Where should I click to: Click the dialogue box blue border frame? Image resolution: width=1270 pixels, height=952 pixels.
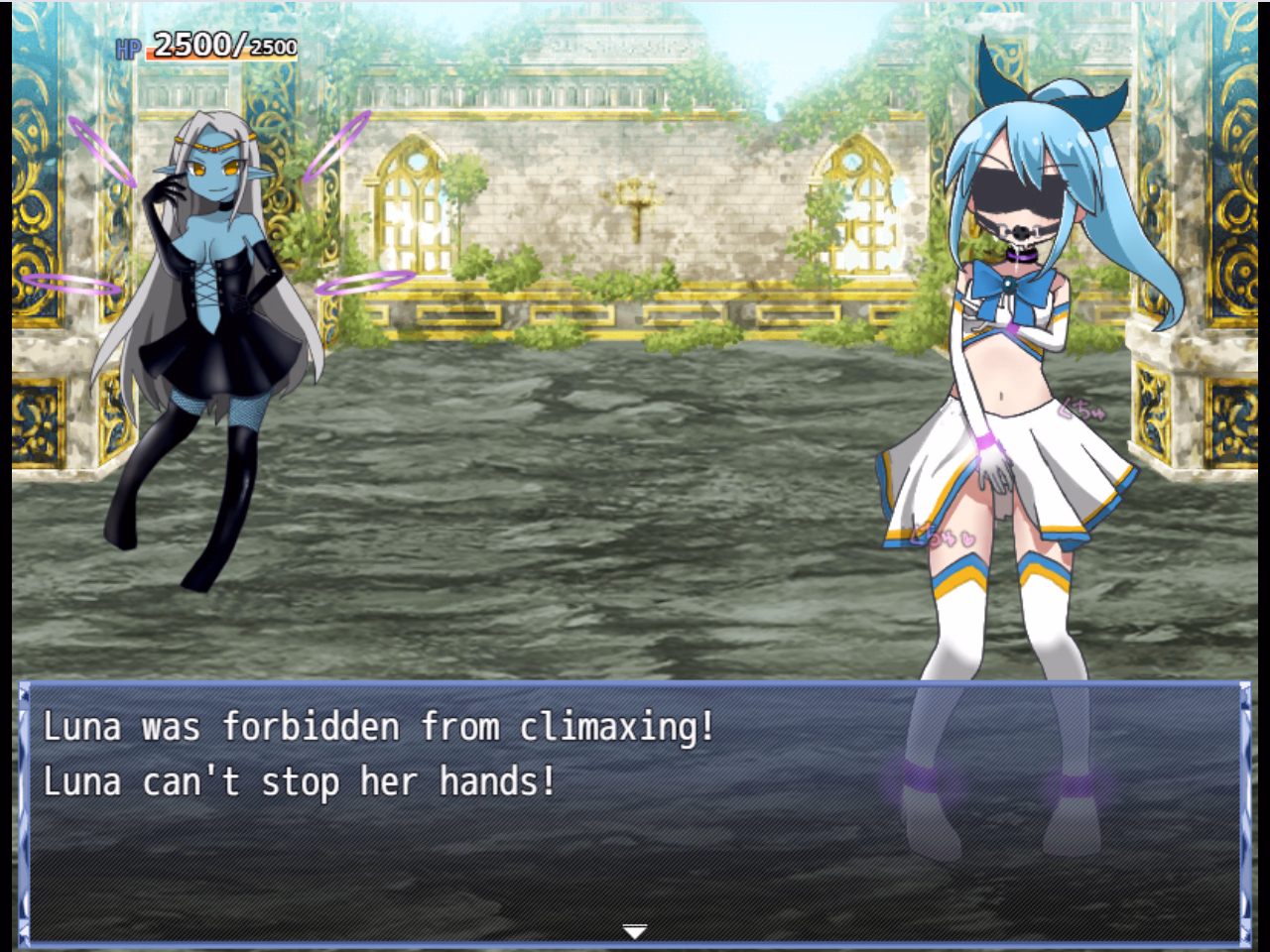coord(635,684)
